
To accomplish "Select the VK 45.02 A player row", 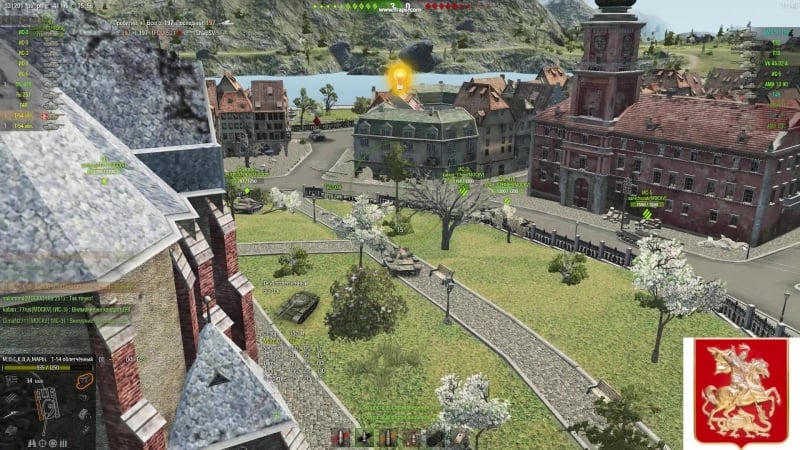I will click(x=775, y=61).
